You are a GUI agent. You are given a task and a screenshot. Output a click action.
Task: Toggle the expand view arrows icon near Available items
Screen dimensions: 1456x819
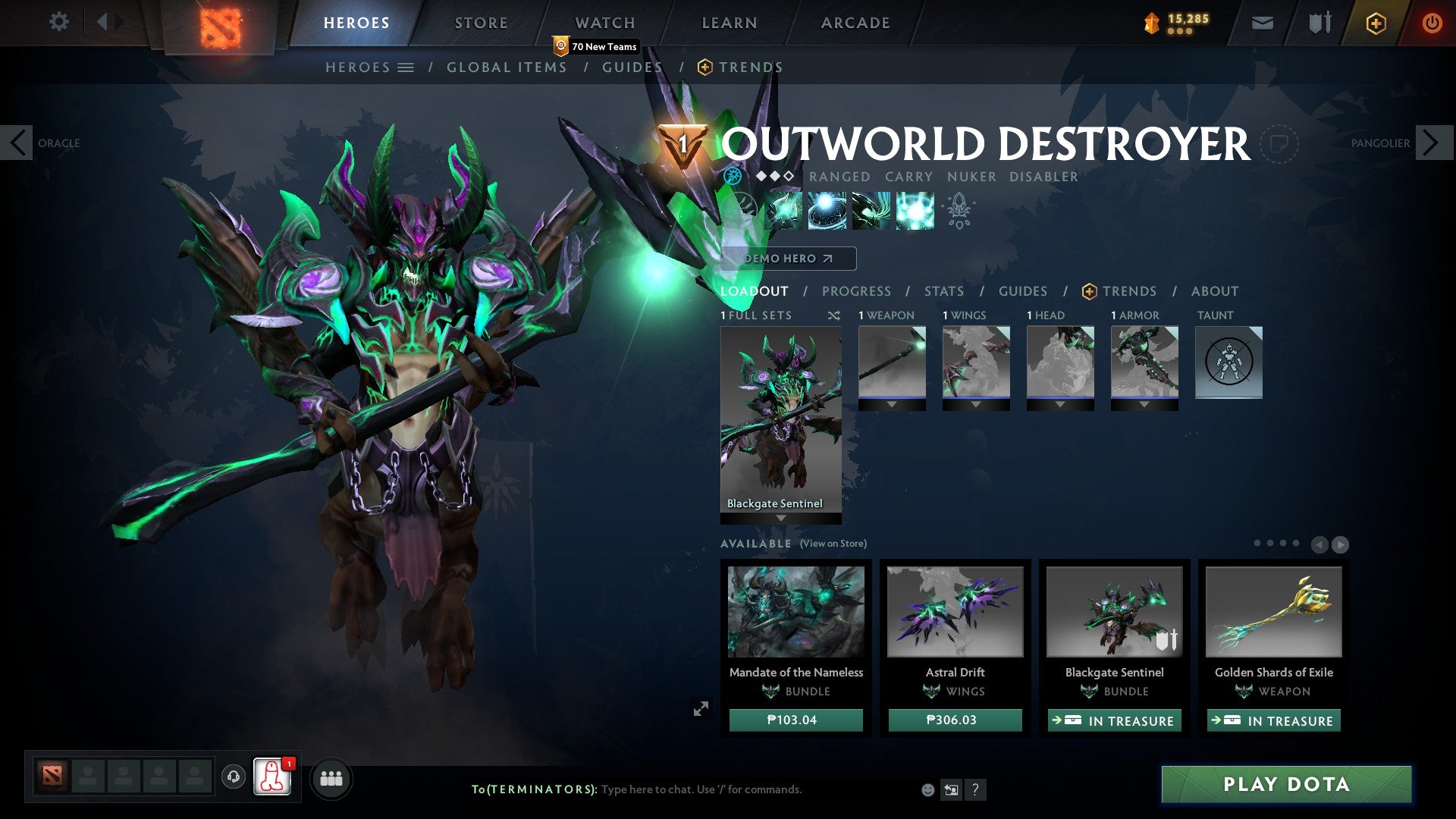[x=701, y=708]
